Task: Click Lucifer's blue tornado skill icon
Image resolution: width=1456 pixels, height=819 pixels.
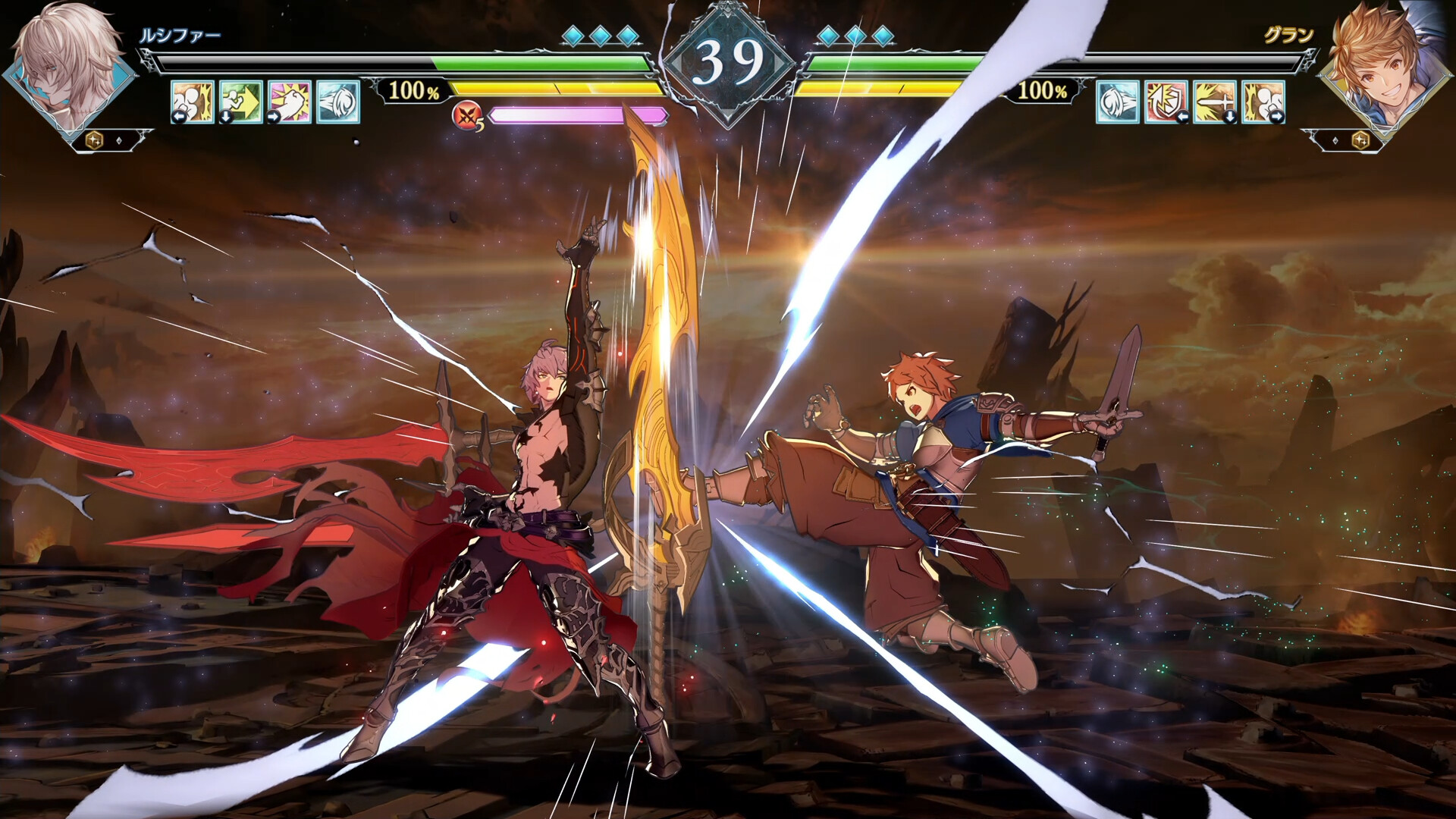Action: (x=339, y=103)
